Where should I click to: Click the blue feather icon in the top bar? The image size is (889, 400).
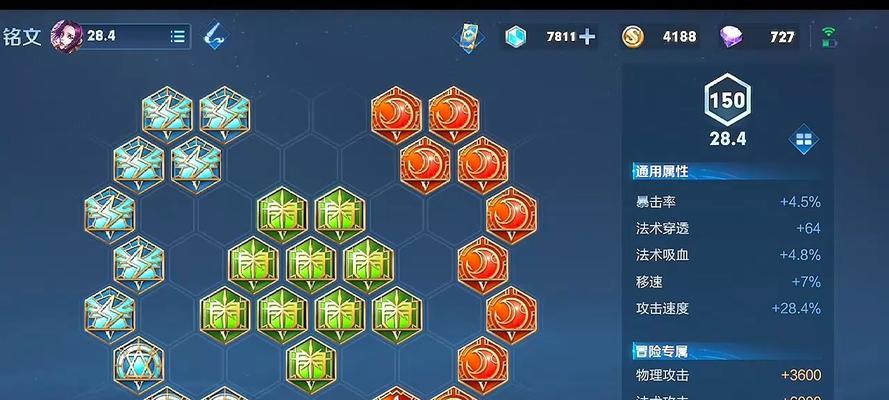coord(214,37)
